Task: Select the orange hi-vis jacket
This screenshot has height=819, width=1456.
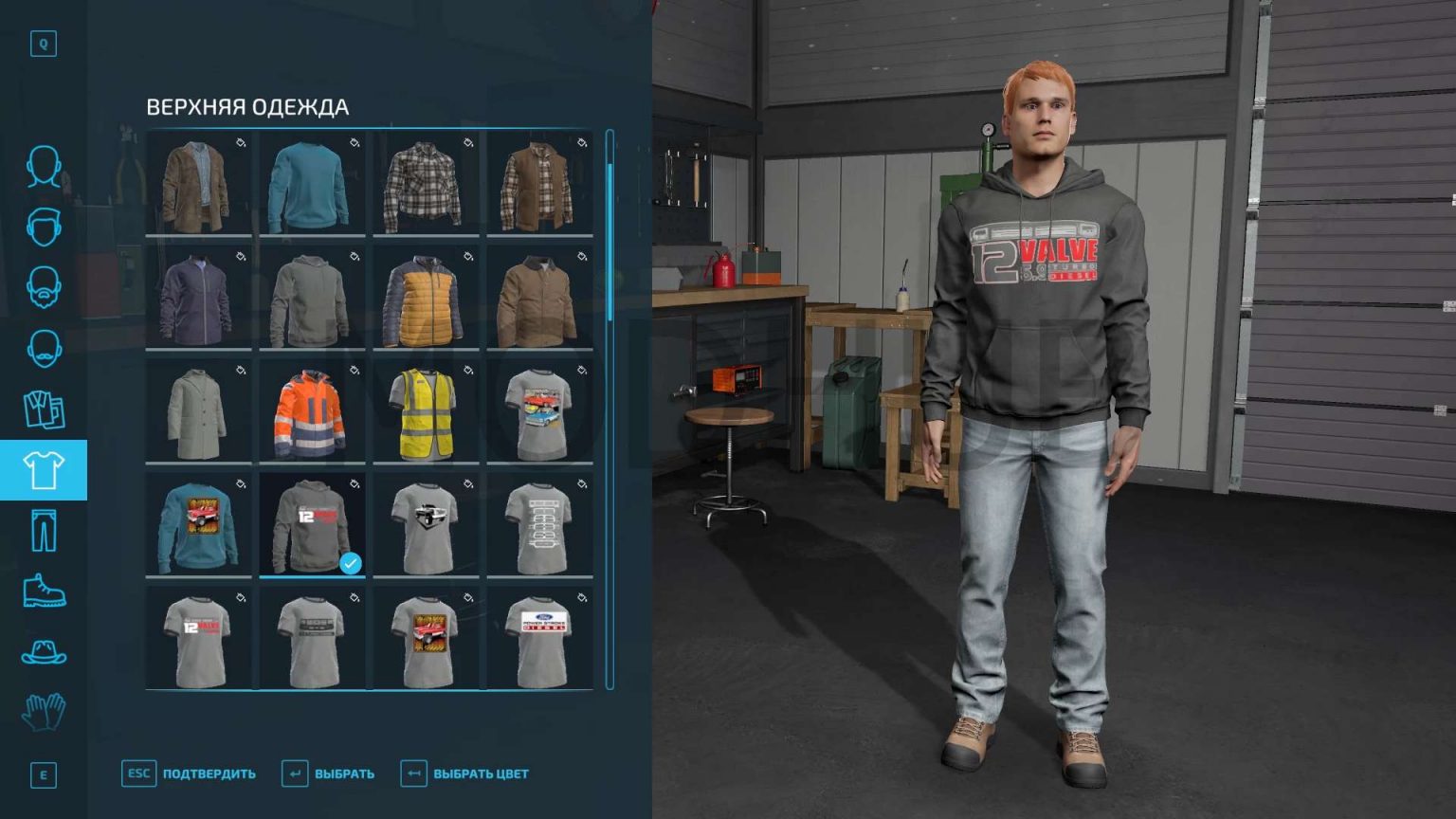Action: (312, 412)
